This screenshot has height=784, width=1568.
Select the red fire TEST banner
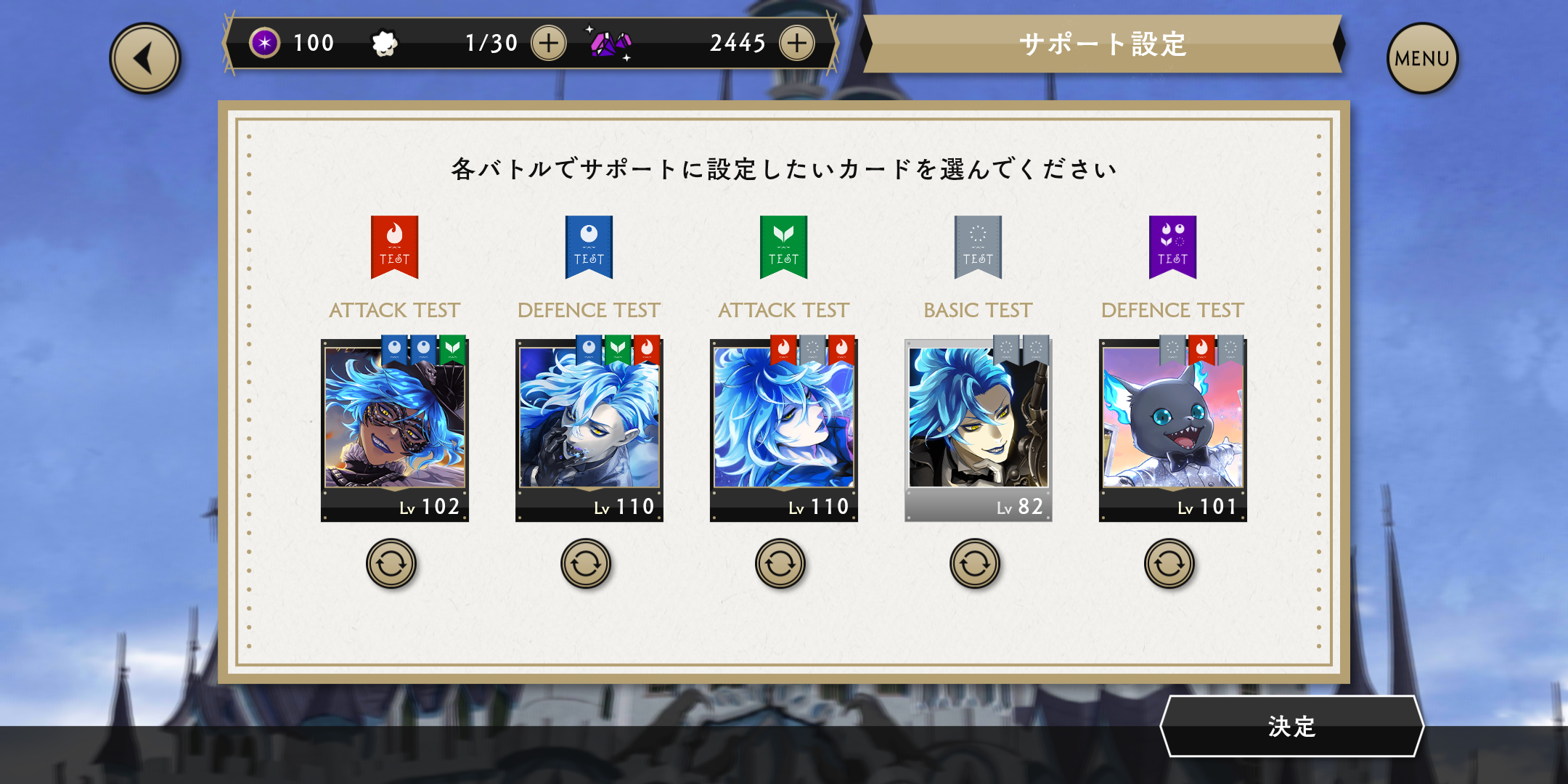(394, 247)
